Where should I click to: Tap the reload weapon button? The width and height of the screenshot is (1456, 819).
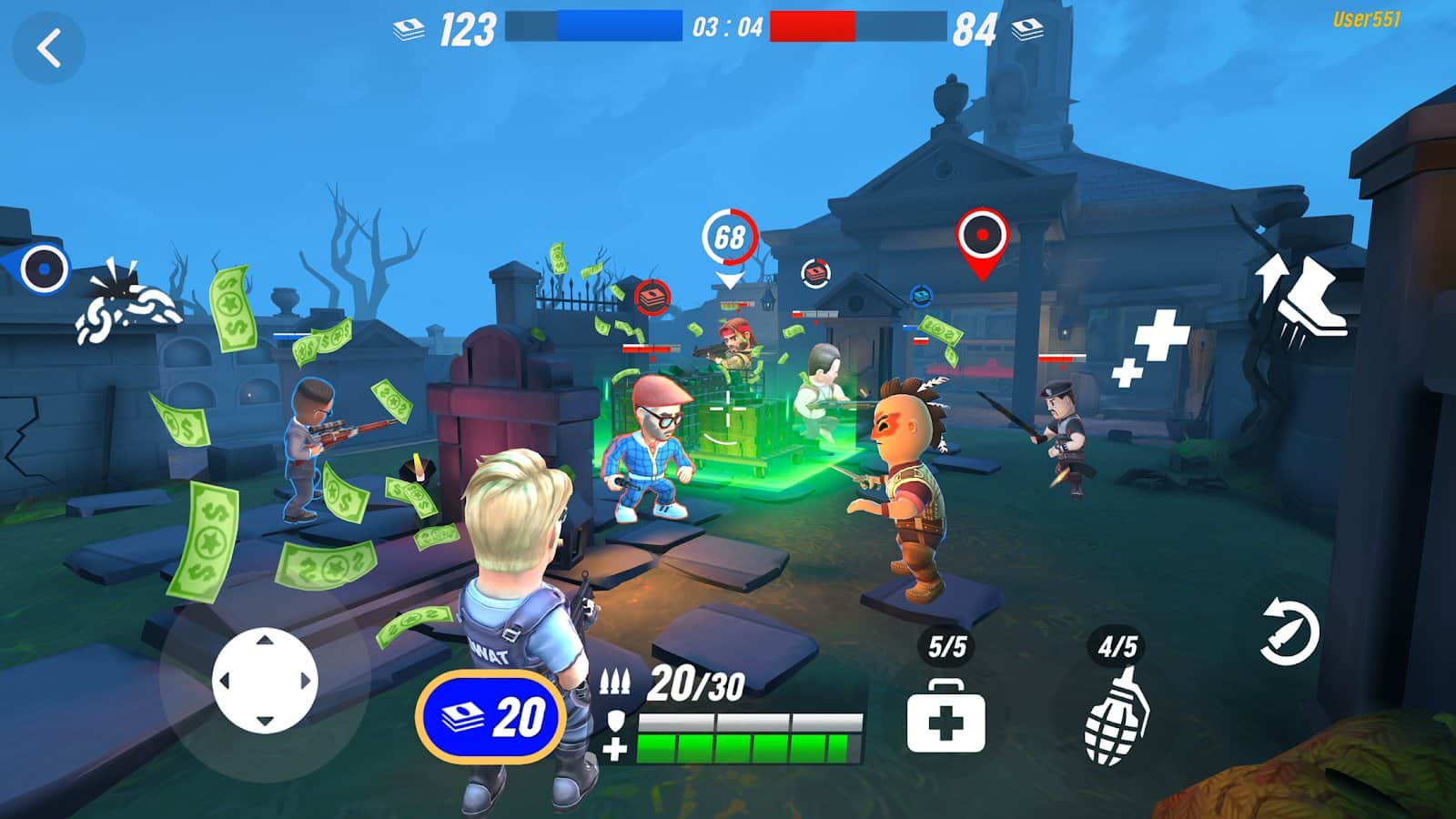[1289, 632]
